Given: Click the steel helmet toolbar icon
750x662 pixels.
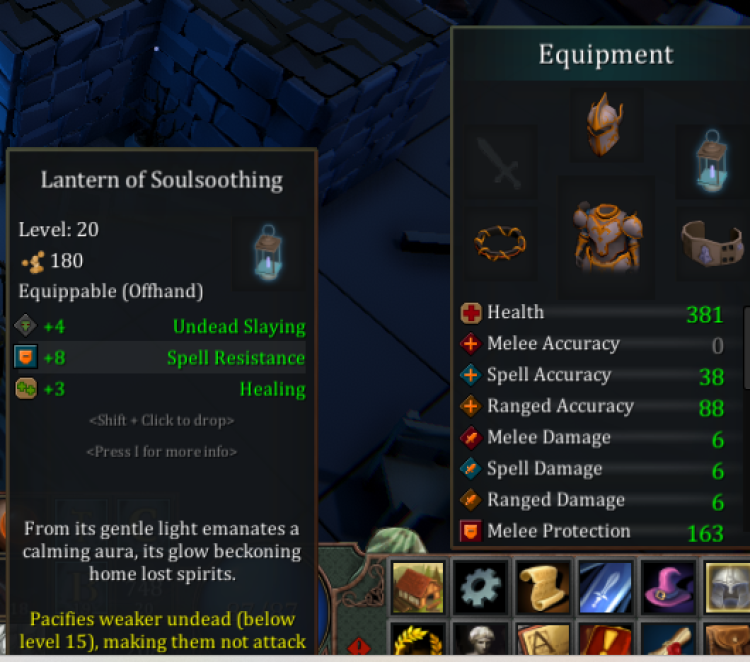Looking at the screenshot, I should (x=728, y=586).
